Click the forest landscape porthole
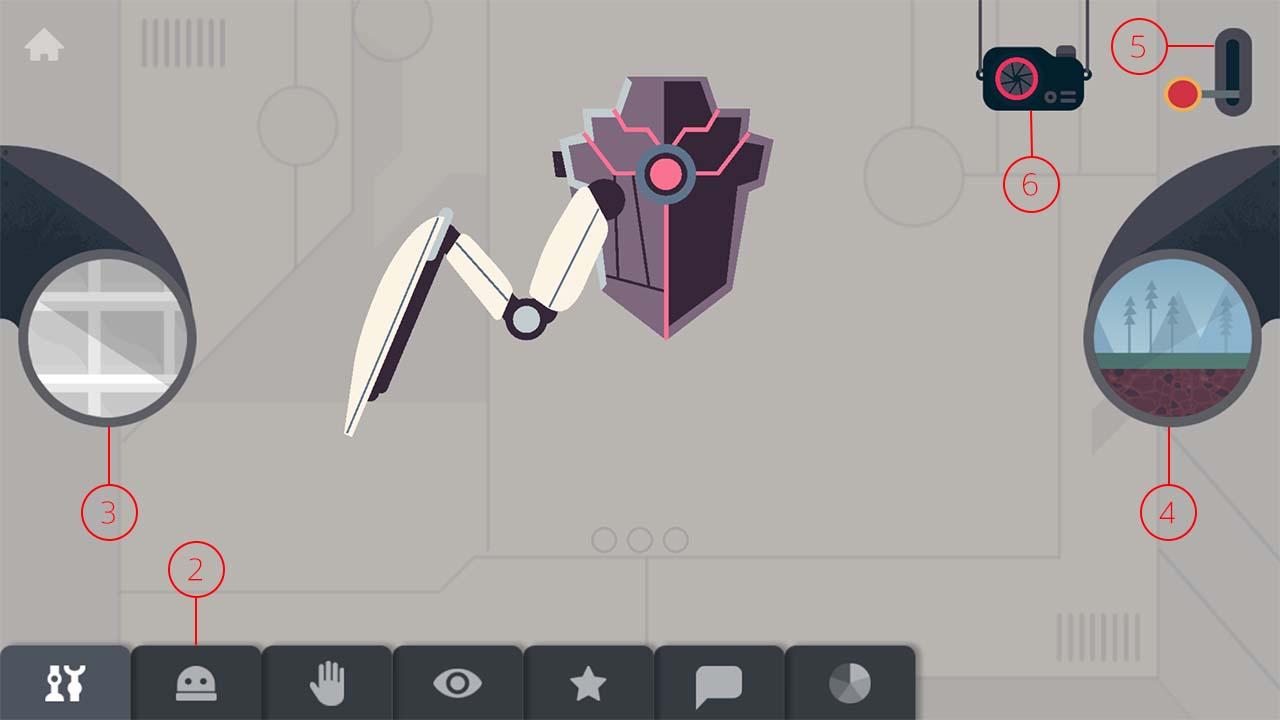 tap(1168, 340)
